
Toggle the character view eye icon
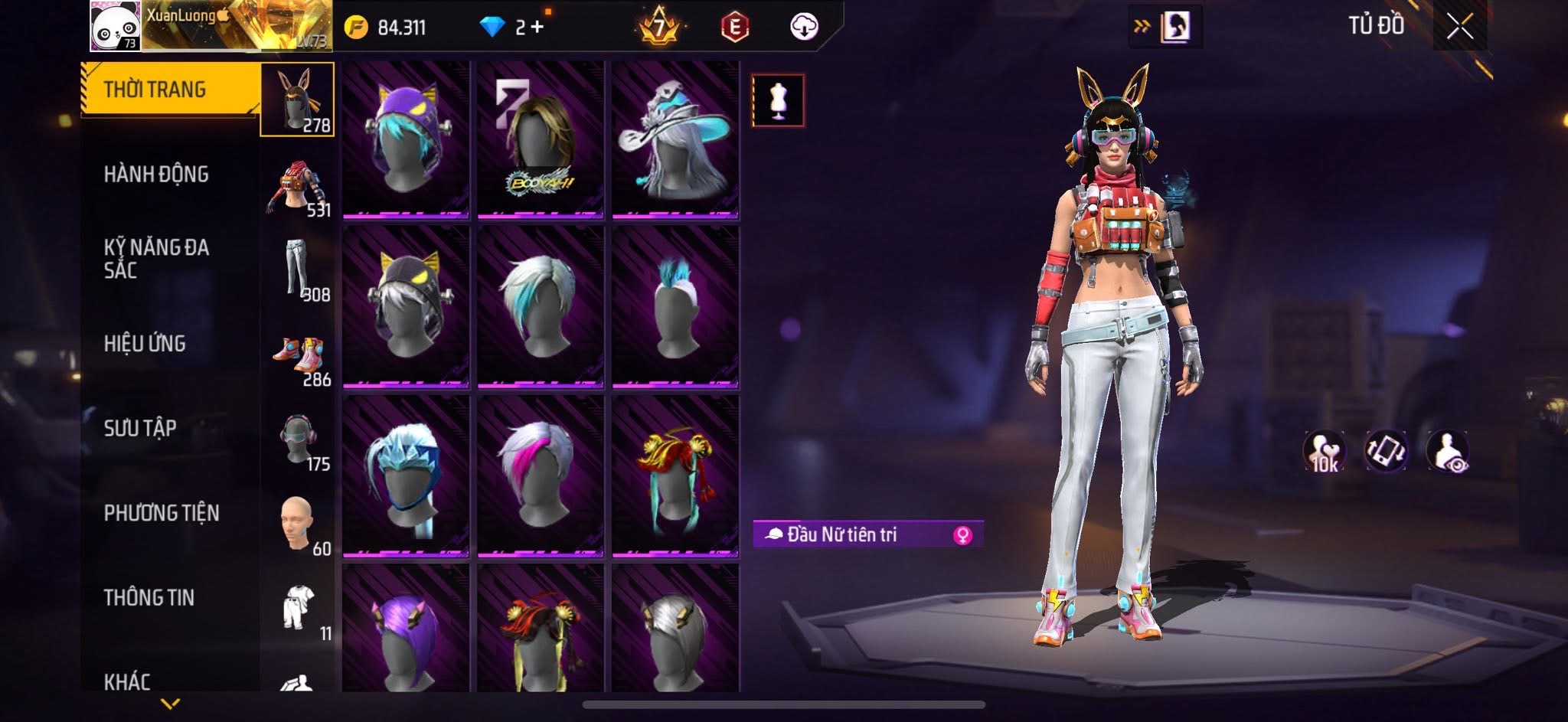click(1447, 451)
